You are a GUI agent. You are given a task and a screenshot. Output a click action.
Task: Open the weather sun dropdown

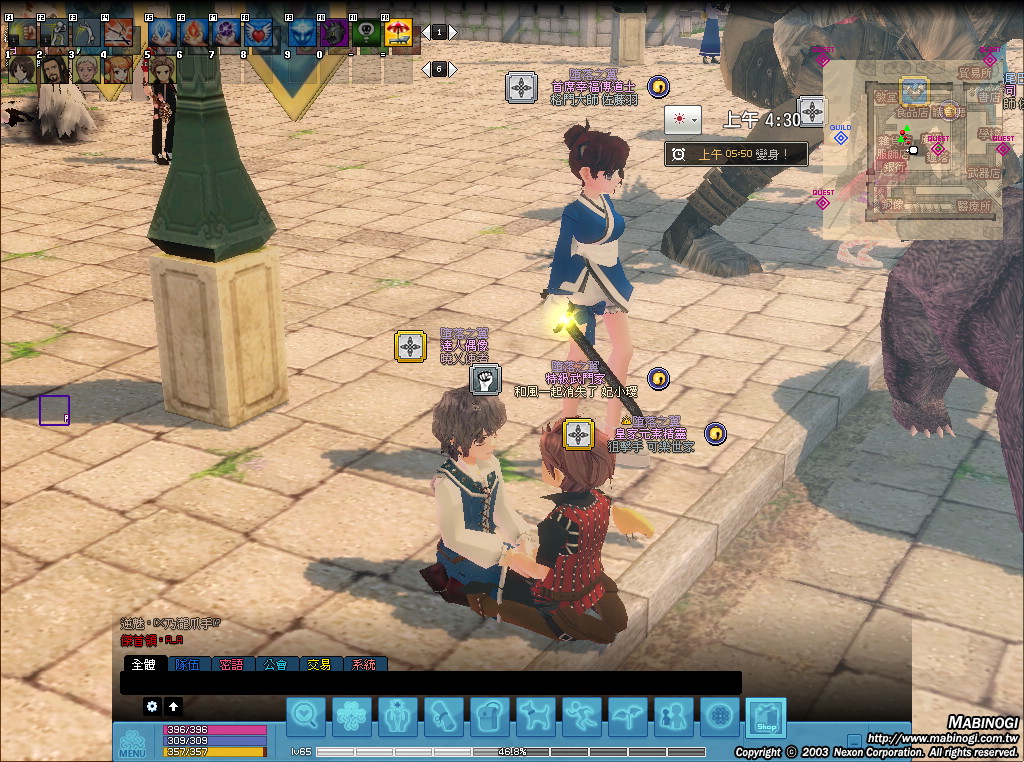click(682, 120)
